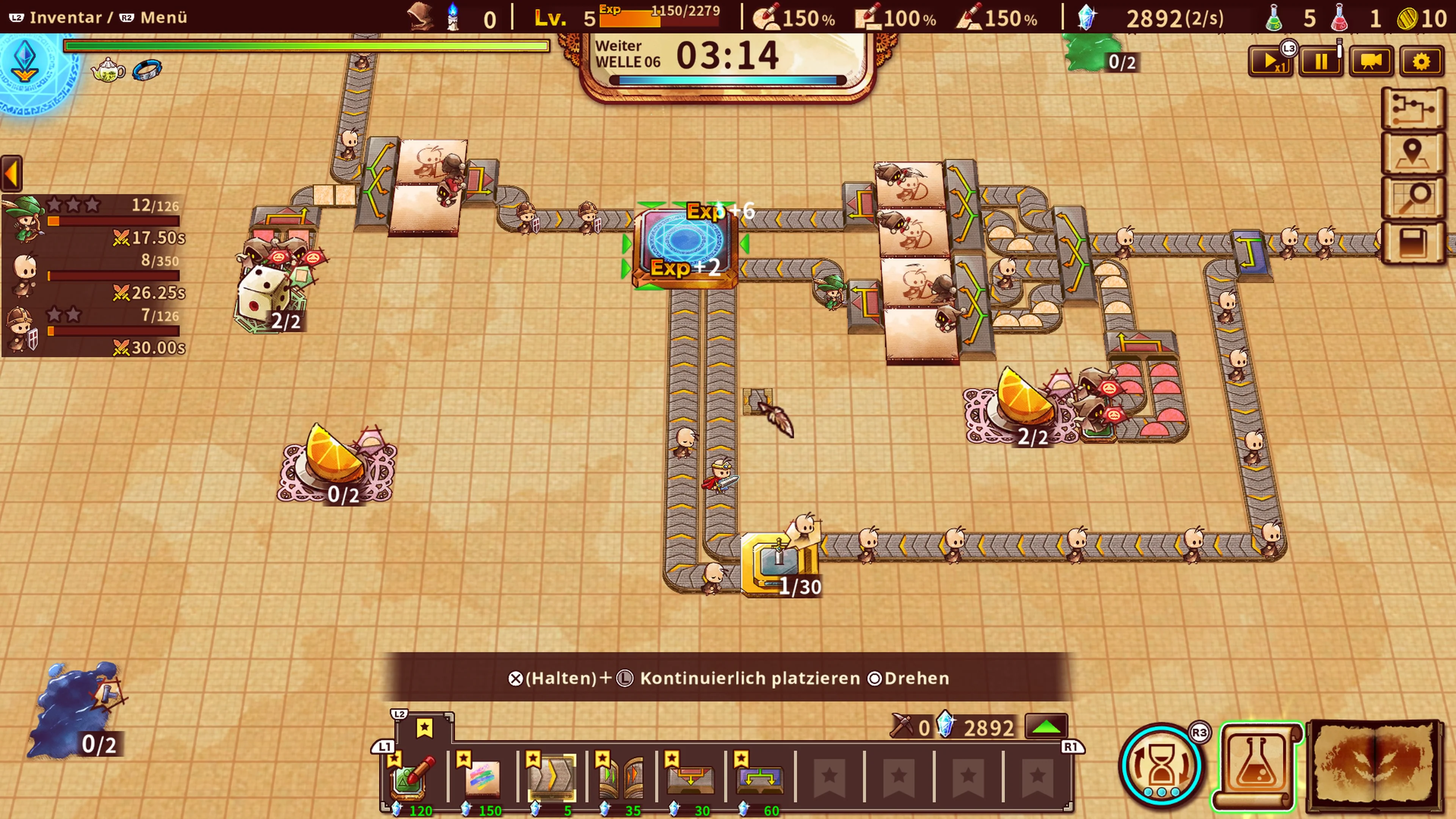This screenshot has width=1456, height=819.
Task: Open the path flowchart scroll button
Action: pyautogui.click(x=1412, y=107)
